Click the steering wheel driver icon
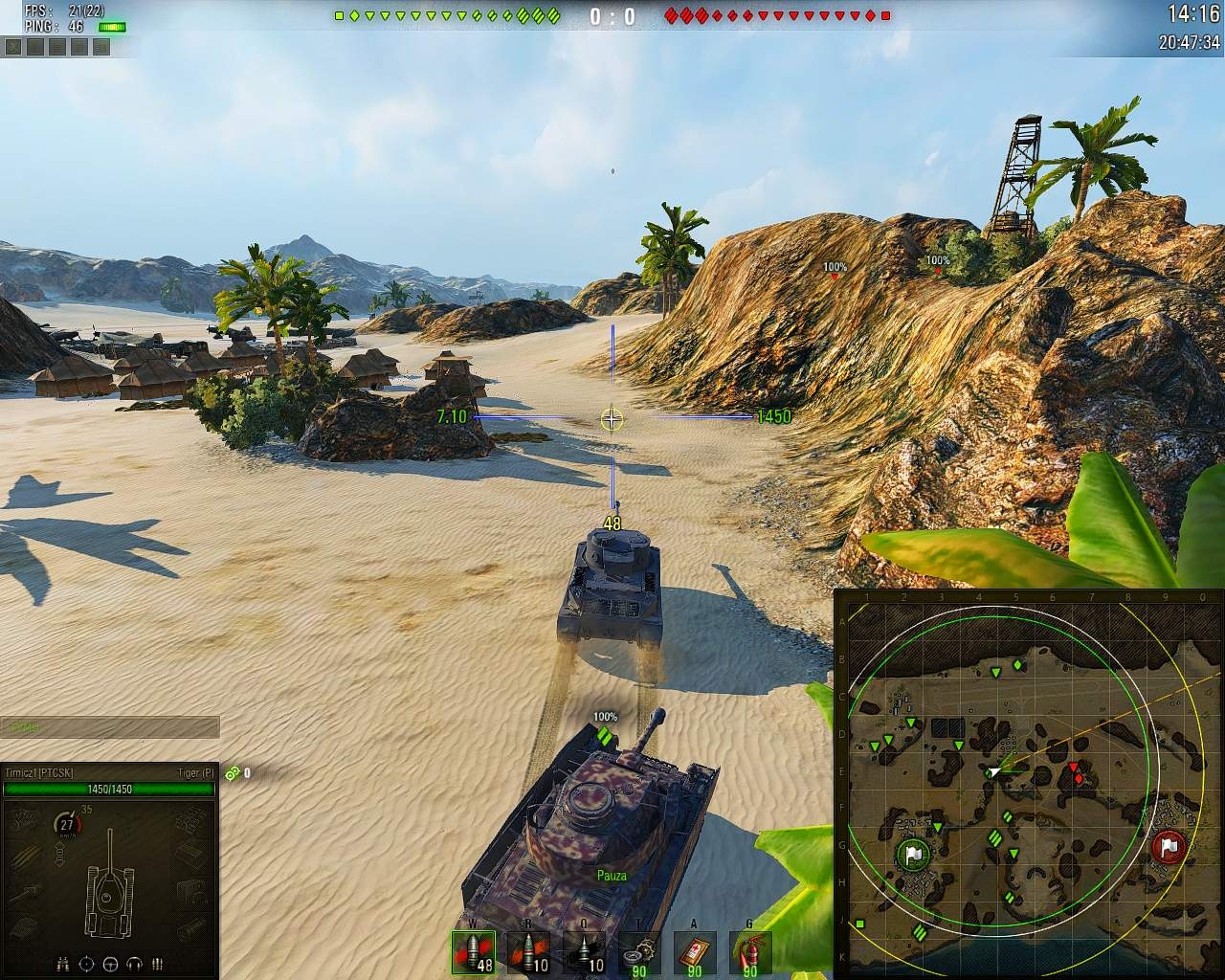 tap(110, 964)
